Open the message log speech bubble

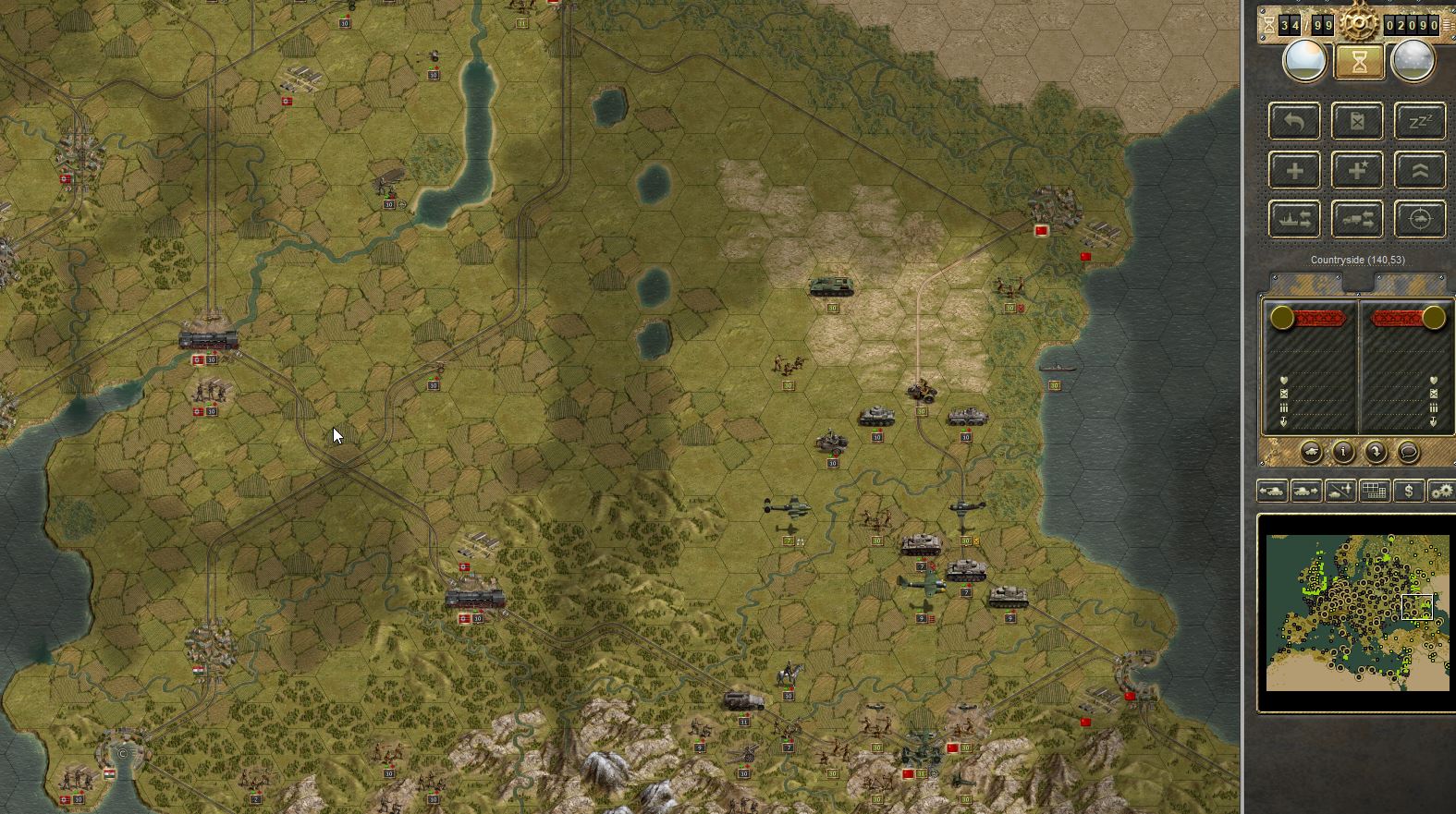pos(1408,453)
